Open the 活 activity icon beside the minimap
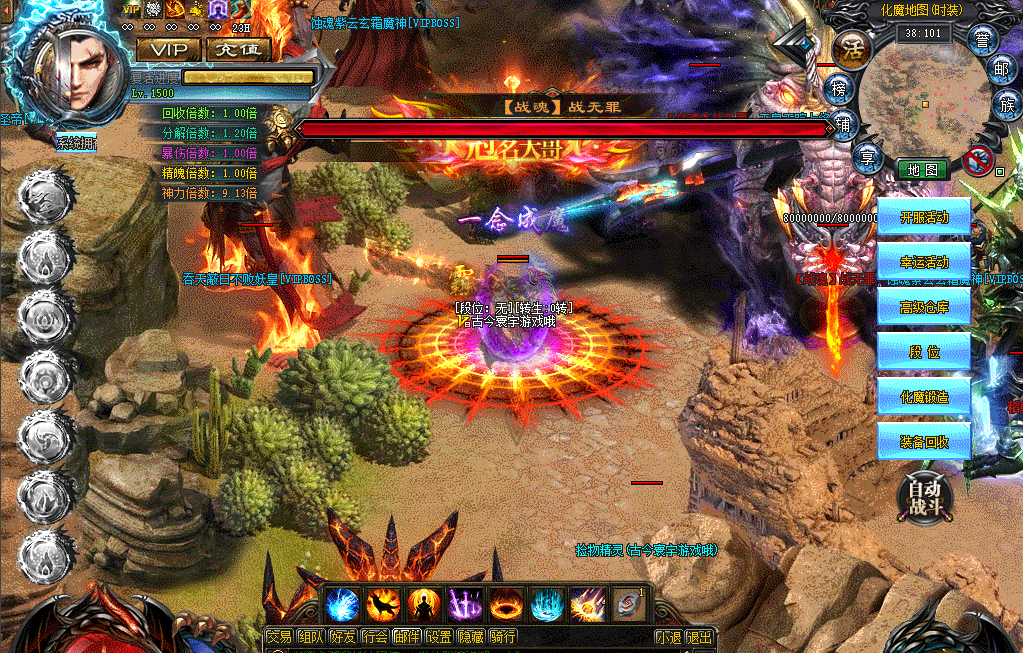1023x653 pixels. pyautogui.click(x=853, y=46)
